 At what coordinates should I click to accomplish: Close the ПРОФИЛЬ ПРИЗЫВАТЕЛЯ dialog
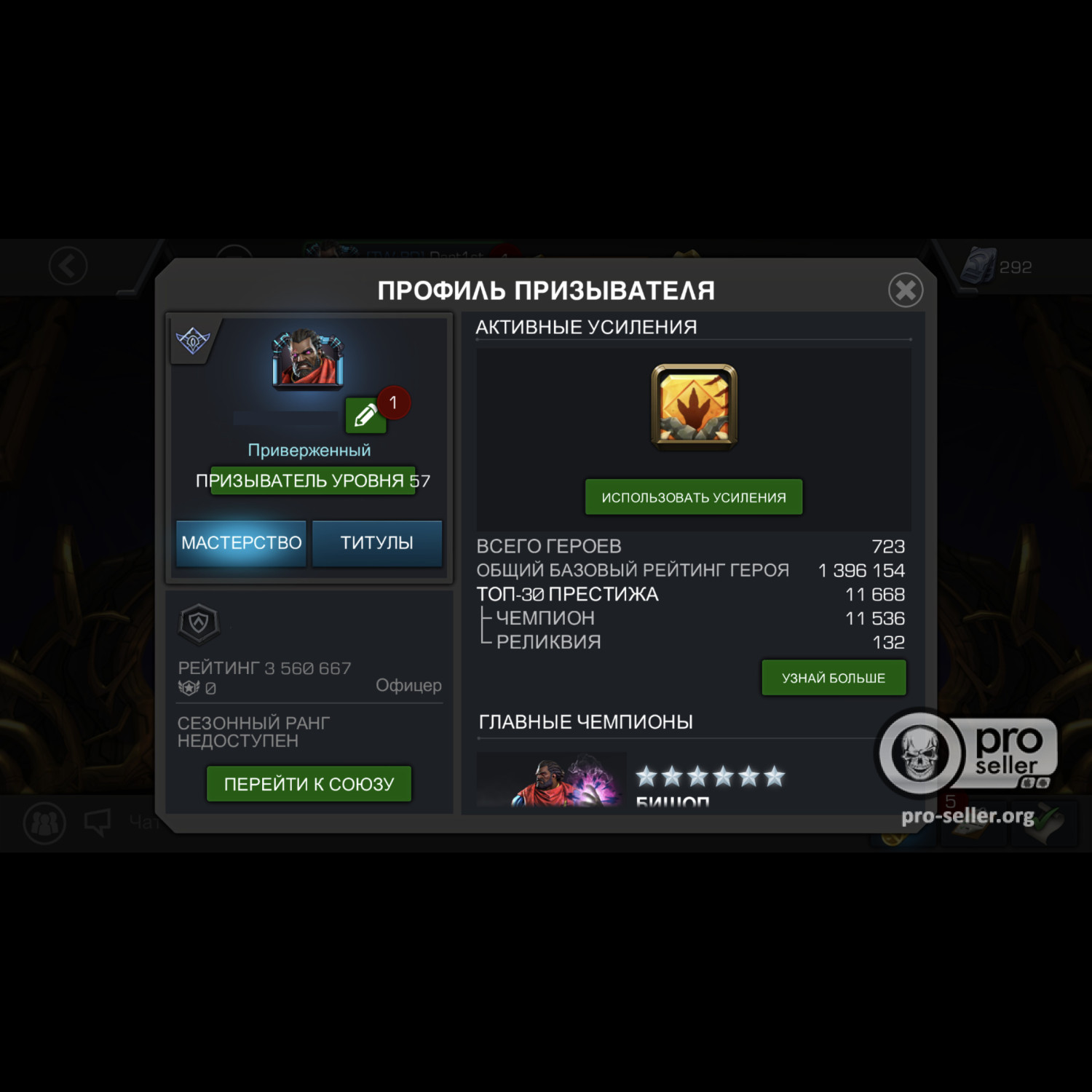(x=906, y=289)
